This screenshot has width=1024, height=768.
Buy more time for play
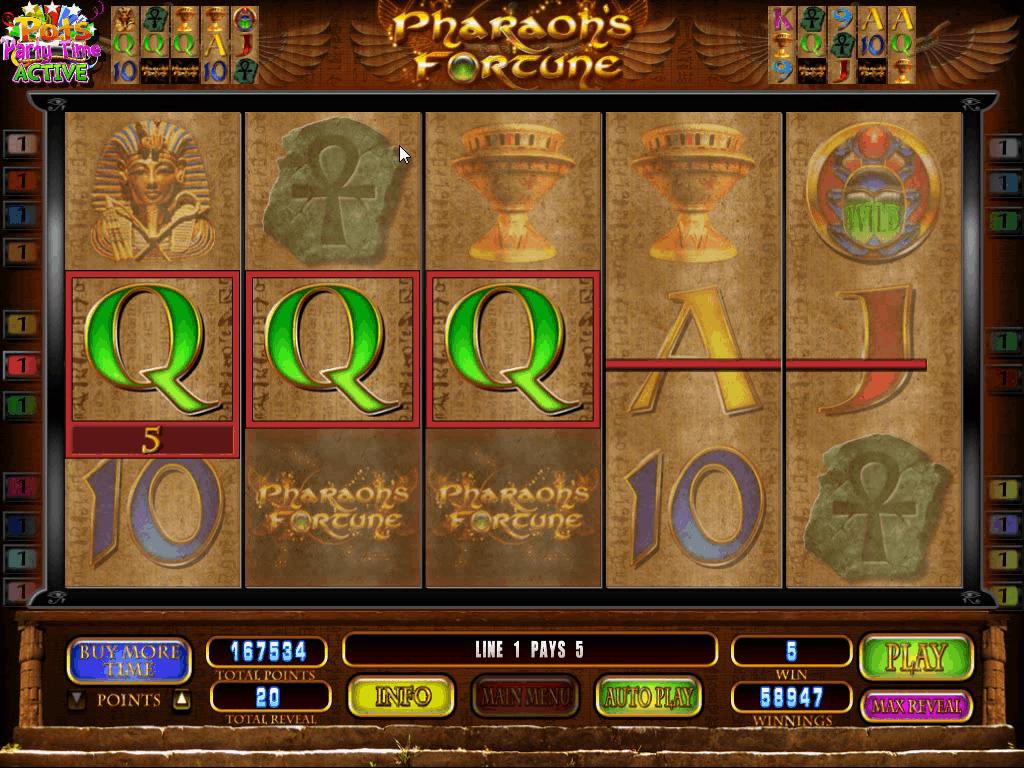[129, 660]
